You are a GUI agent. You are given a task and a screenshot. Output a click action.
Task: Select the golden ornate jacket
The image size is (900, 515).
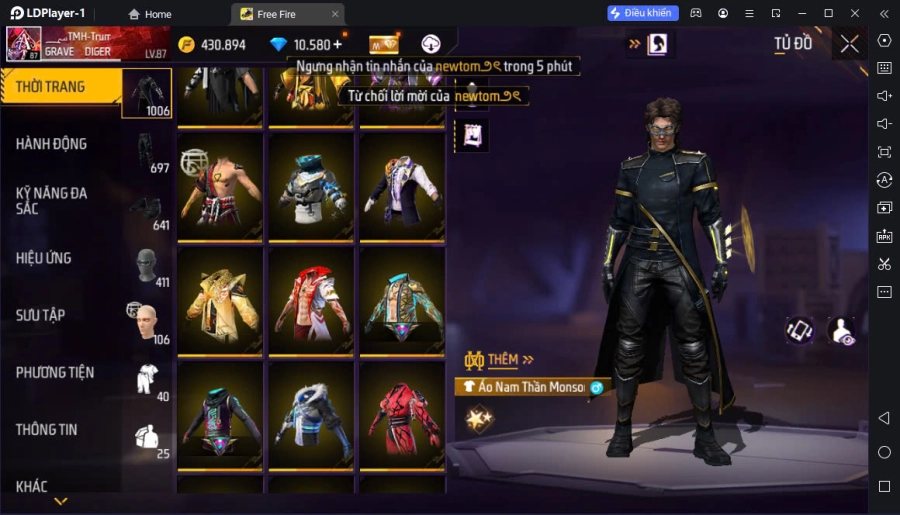point(220,299)
